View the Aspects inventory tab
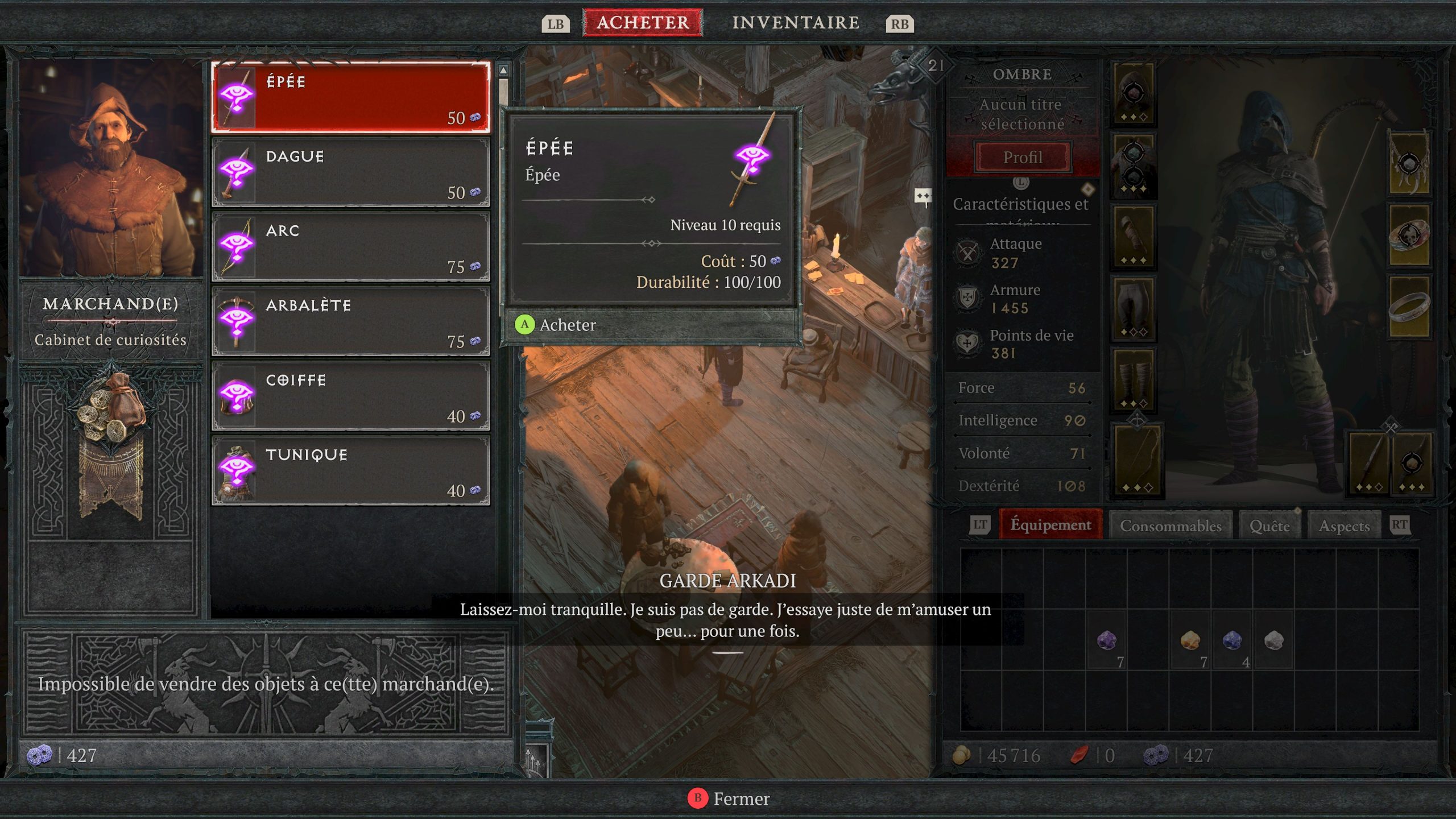The image size is (1456, 819). coord(1344,526)
